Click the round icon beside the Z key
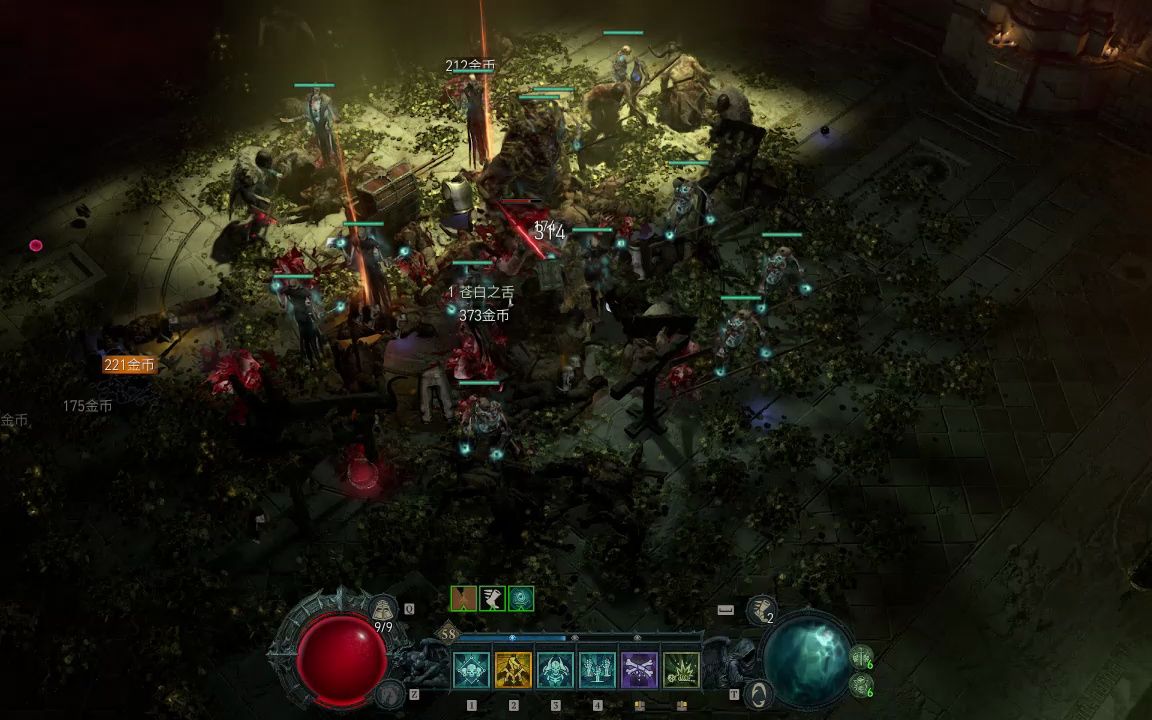This screenshot has height=720, width=1152. (x=391, y=692)
